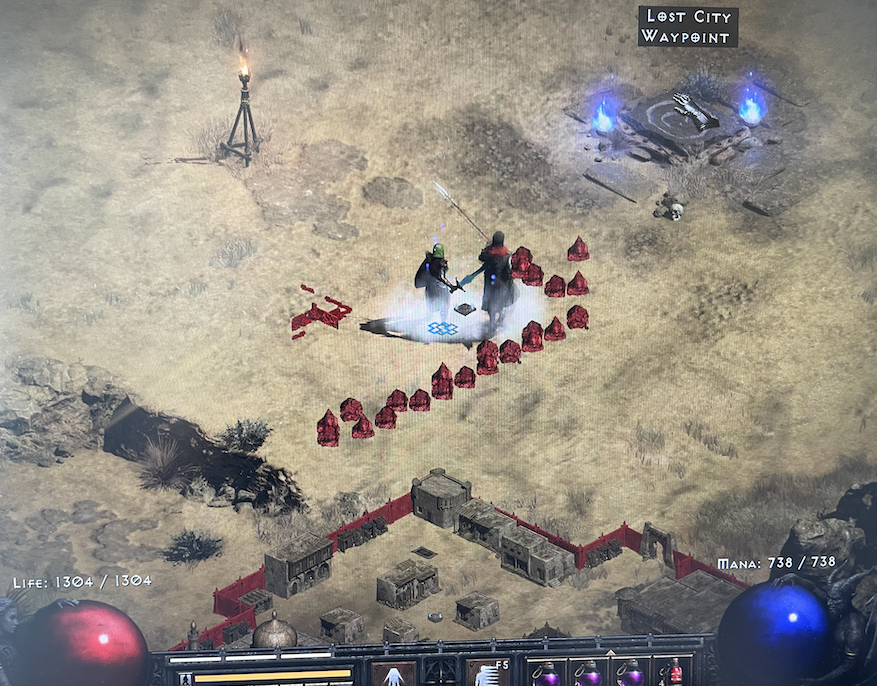Open the mini panel between skill icons
Image resolution: width=877 pixels, height=686 pixels.
pyautogui.click(x=441, y=672)
